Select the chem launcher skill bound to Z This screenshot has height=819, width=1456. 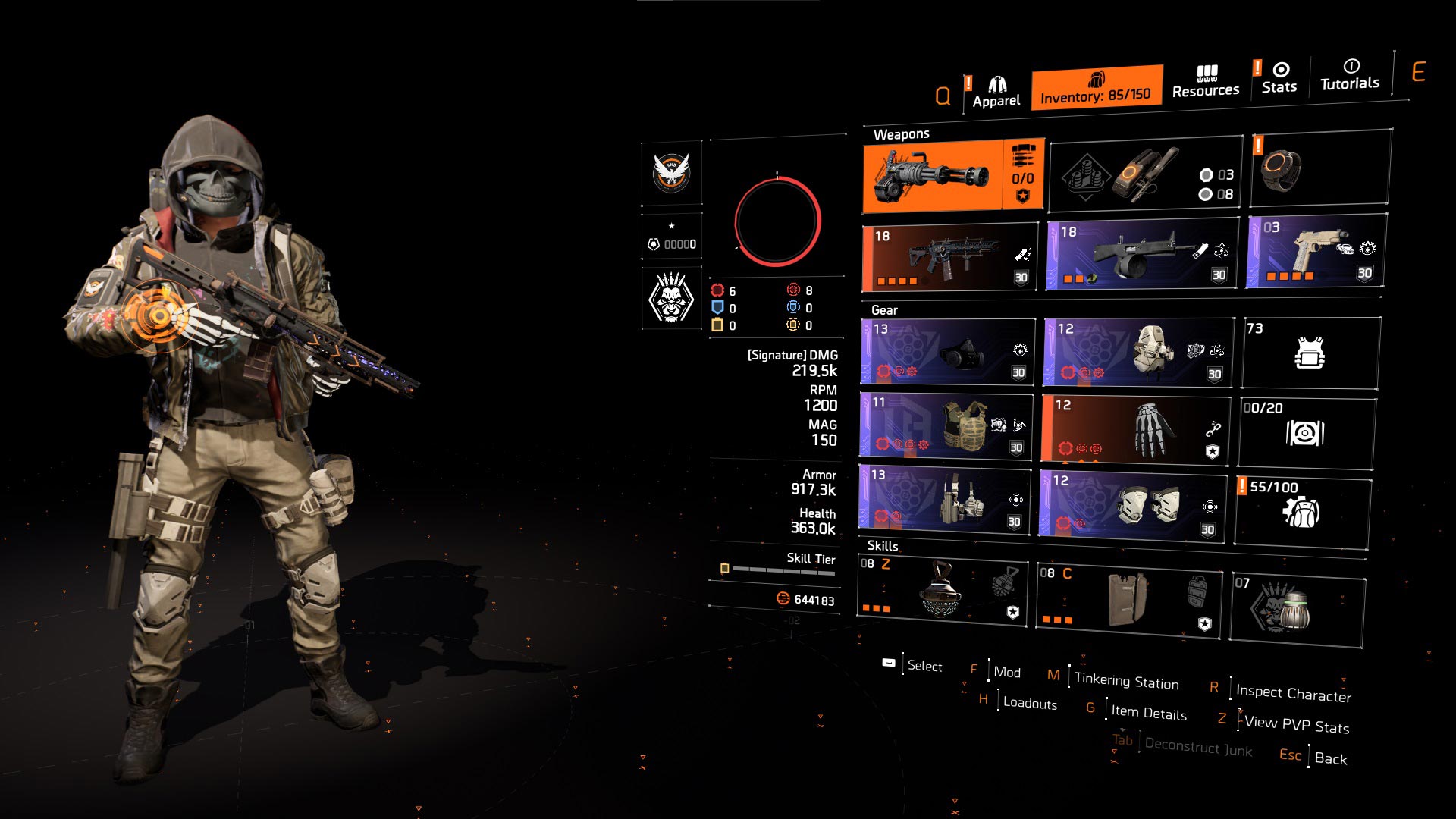[x=944, y=595]
